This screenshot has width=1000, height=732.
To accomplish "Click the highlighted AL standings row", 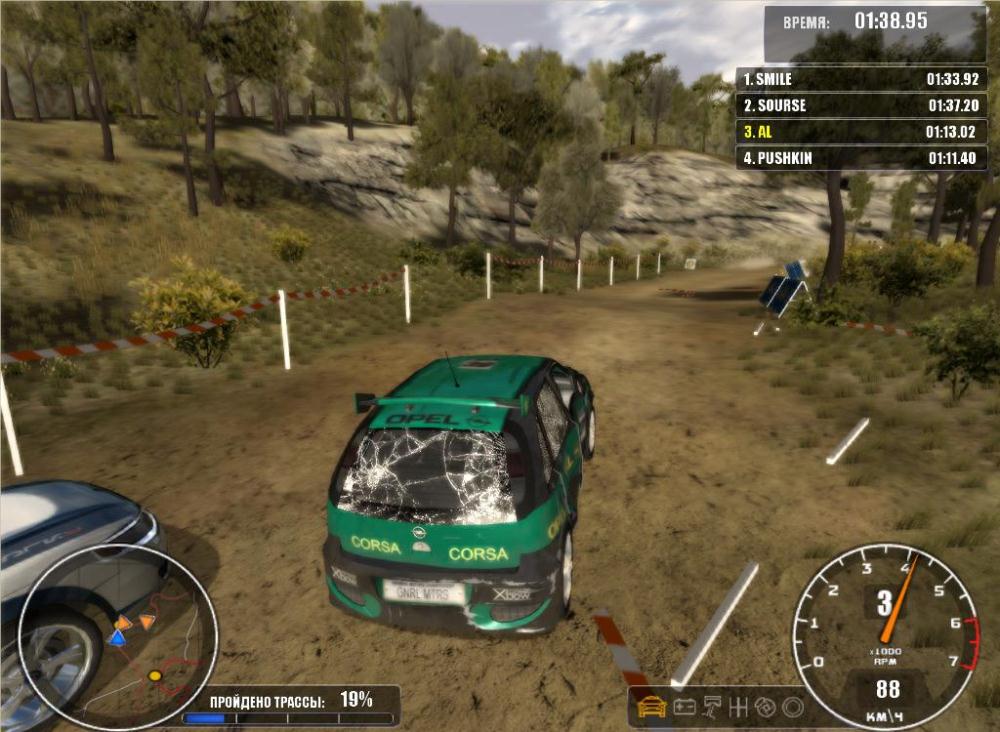I will 862,131.
